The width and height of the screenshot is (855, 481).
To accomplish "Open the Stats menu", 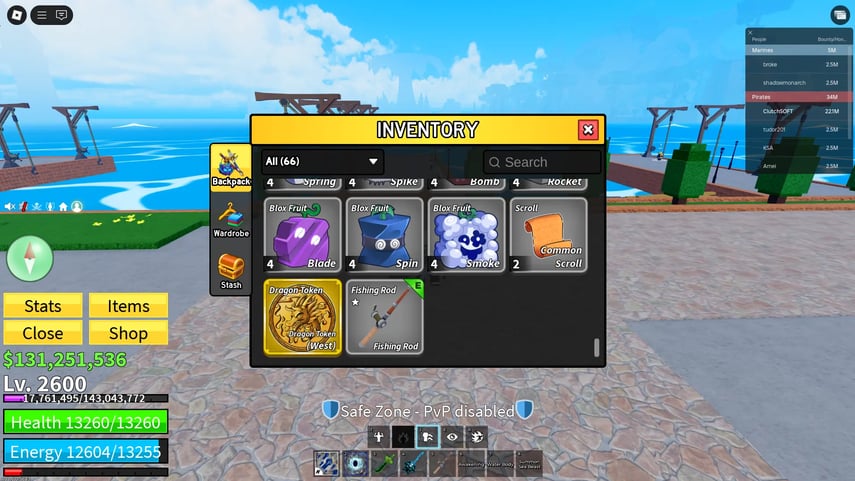I will (x=42, y=306).
